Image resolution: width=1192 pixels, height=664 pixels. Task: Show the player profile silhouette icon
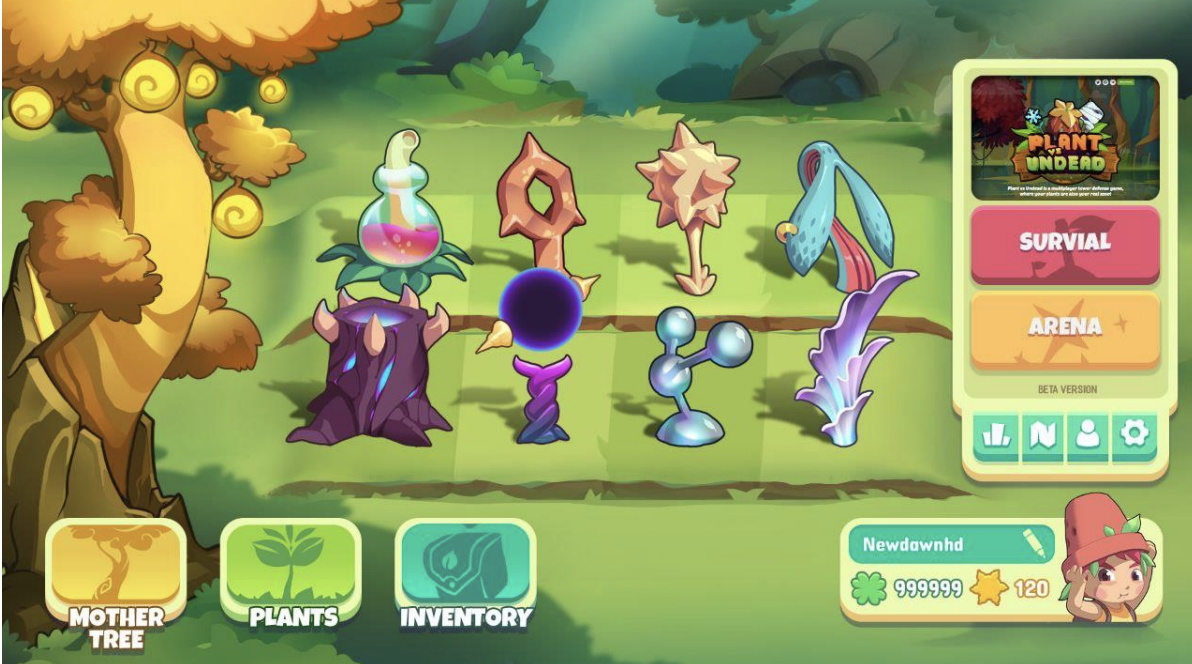pyautogui.click(x=1089, y=435)
